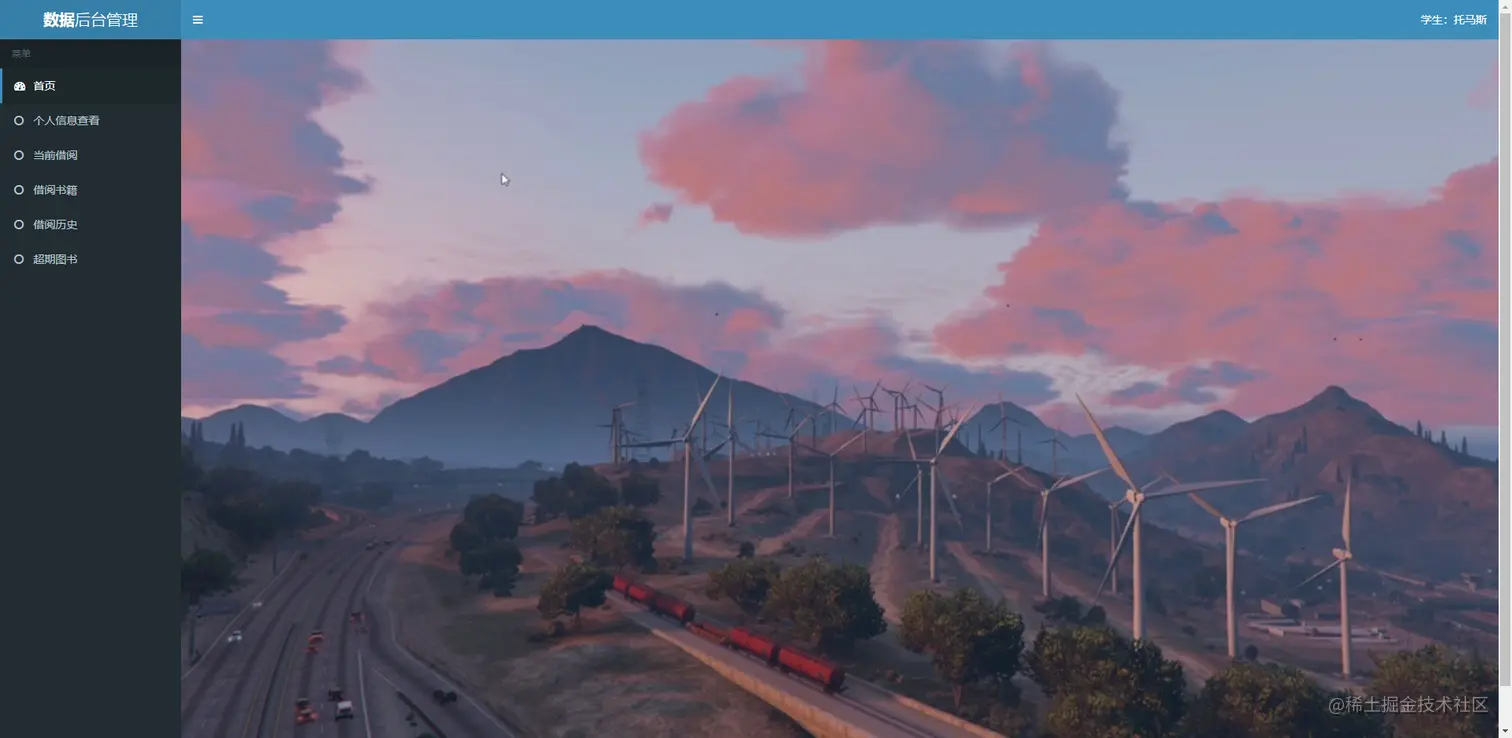1512x738 pixels.
Task: Click the 数据后台管理 logo title
Action: point(90,20)
